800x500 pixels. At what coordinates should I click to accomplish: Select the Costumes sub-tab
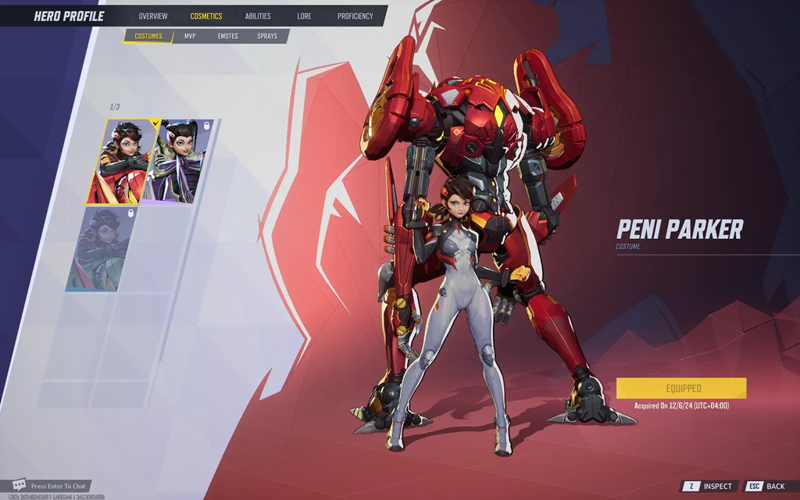[x=148, y=36]
